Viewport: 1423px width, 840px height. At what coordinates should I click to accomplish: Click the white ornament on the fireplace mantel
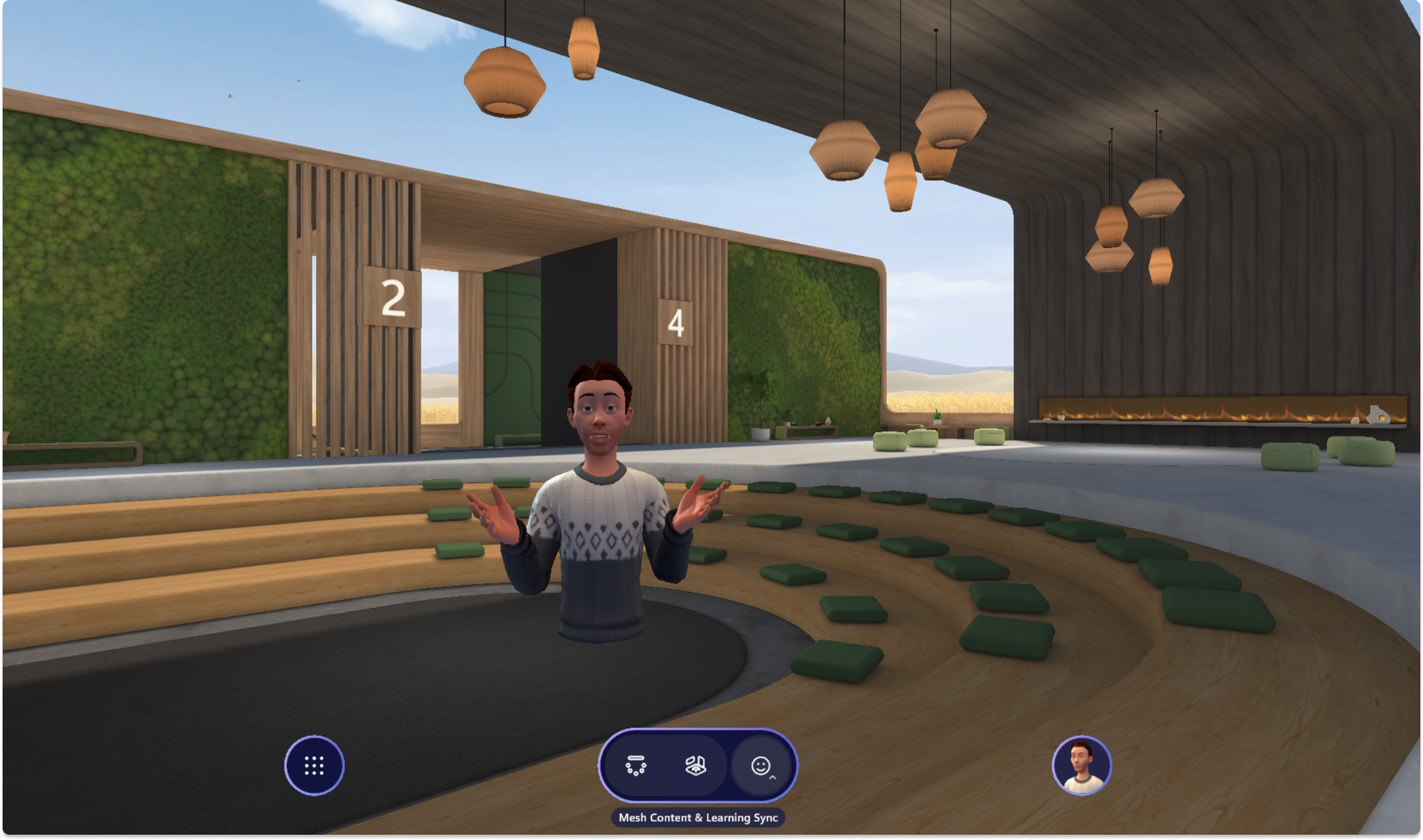pos(1377,416)
